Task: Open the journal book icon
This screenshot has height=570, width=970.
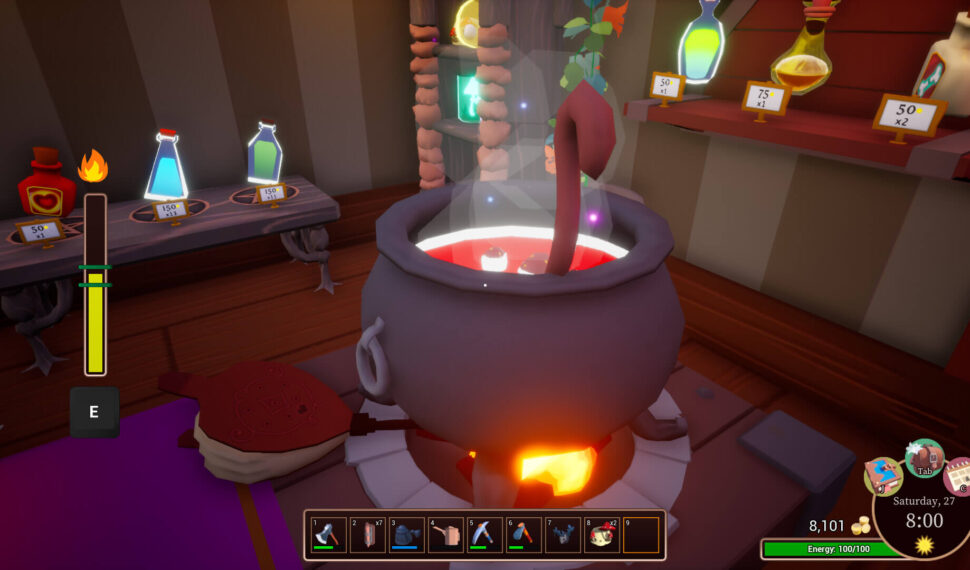Action: [882, 476]
